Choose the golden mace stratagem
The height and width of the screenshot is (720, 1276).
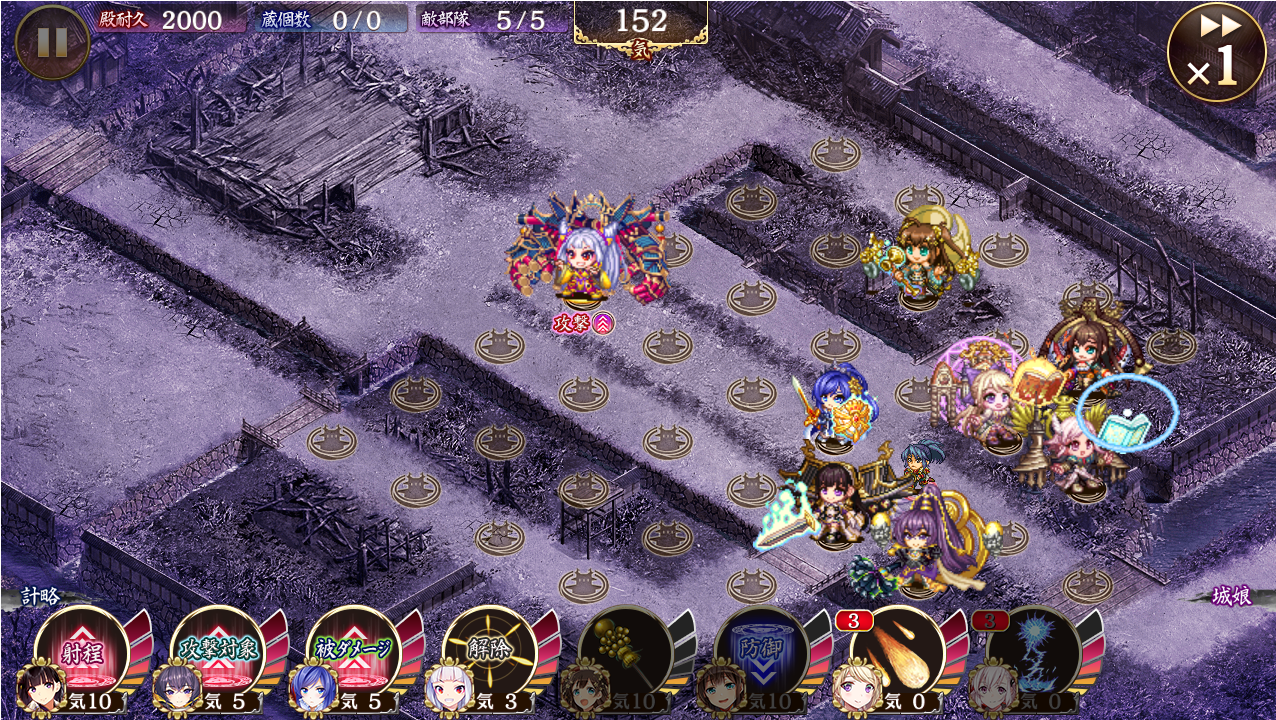627,652
